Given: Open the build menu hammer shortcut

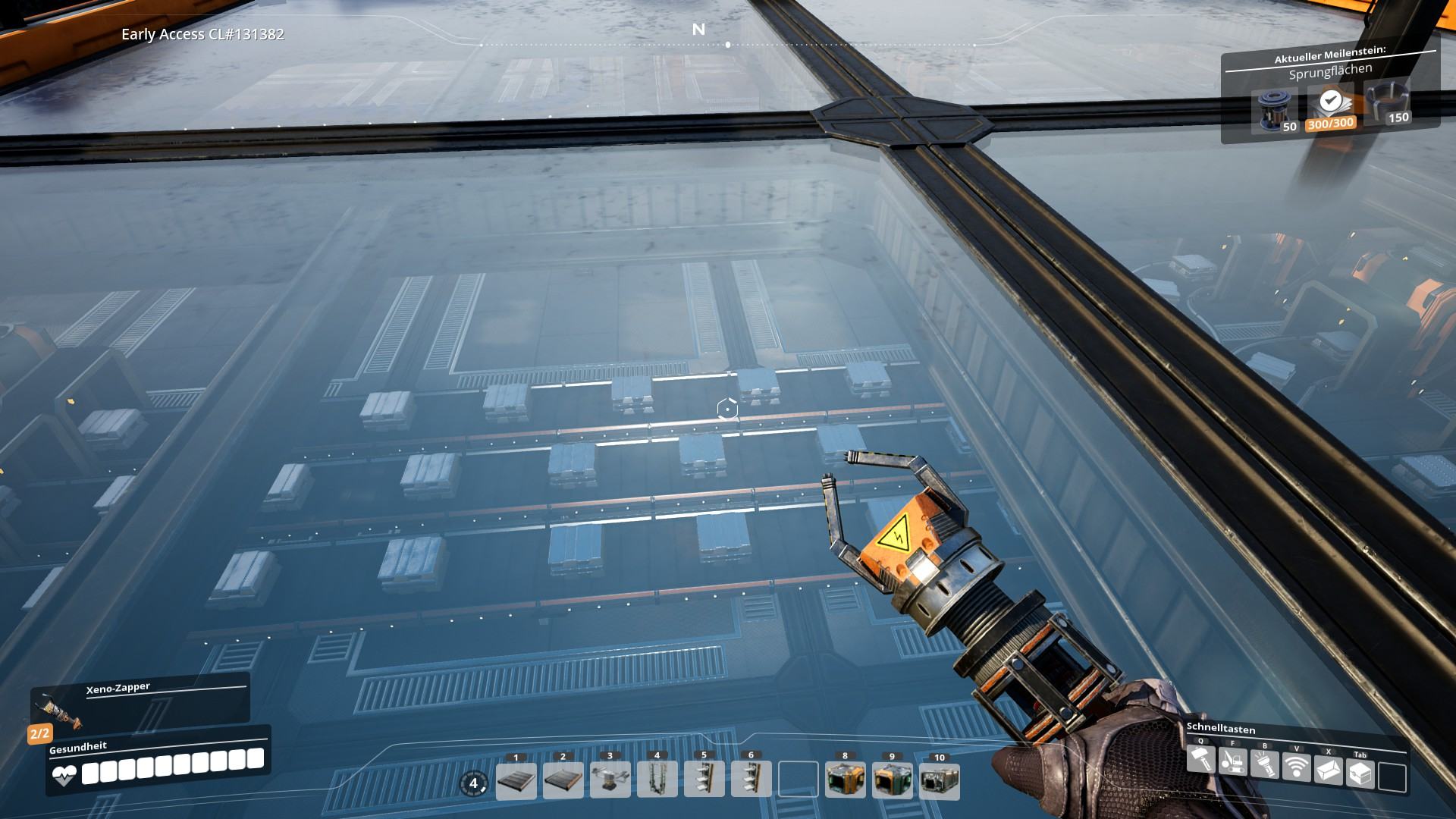Looking at the screenshot, I should [x=1201, y=759].
